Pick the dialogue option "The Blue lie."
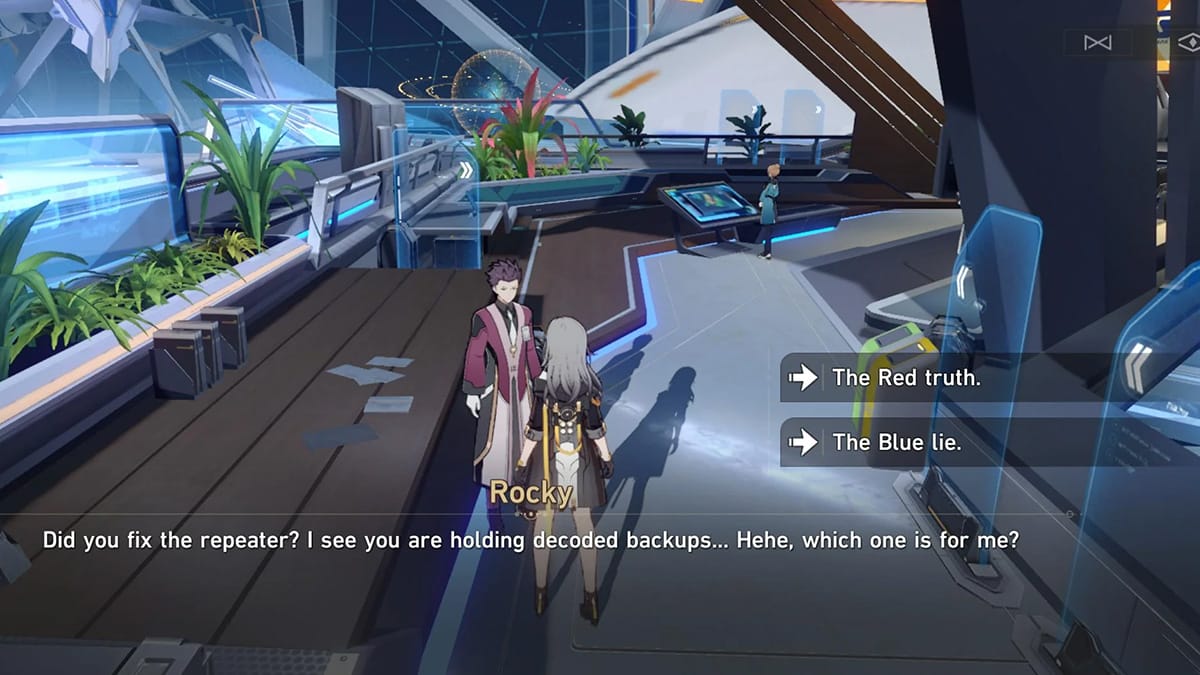Screen dimensions: 1200x675 [x=895, y=441]
